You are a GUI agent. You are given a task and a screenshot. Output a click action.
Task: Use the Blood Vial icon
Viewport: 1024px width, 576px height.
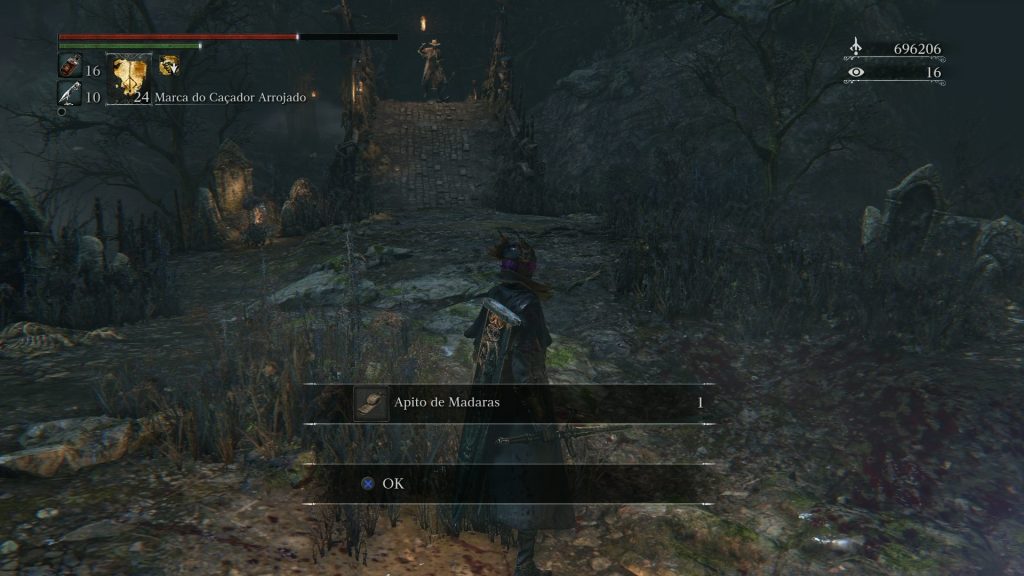(69, 66)
